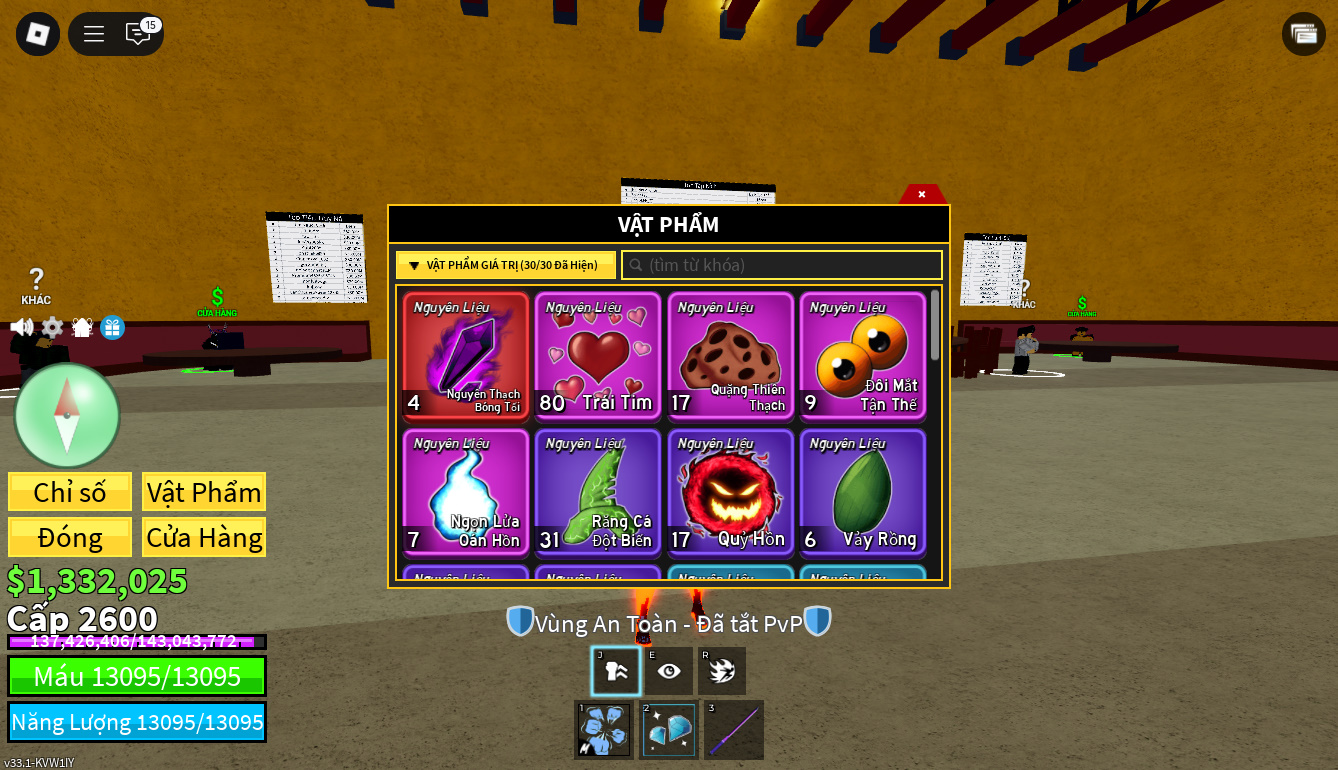
Task: Choose the Trái Tim hearts item
Action: (x=598, y=356)
